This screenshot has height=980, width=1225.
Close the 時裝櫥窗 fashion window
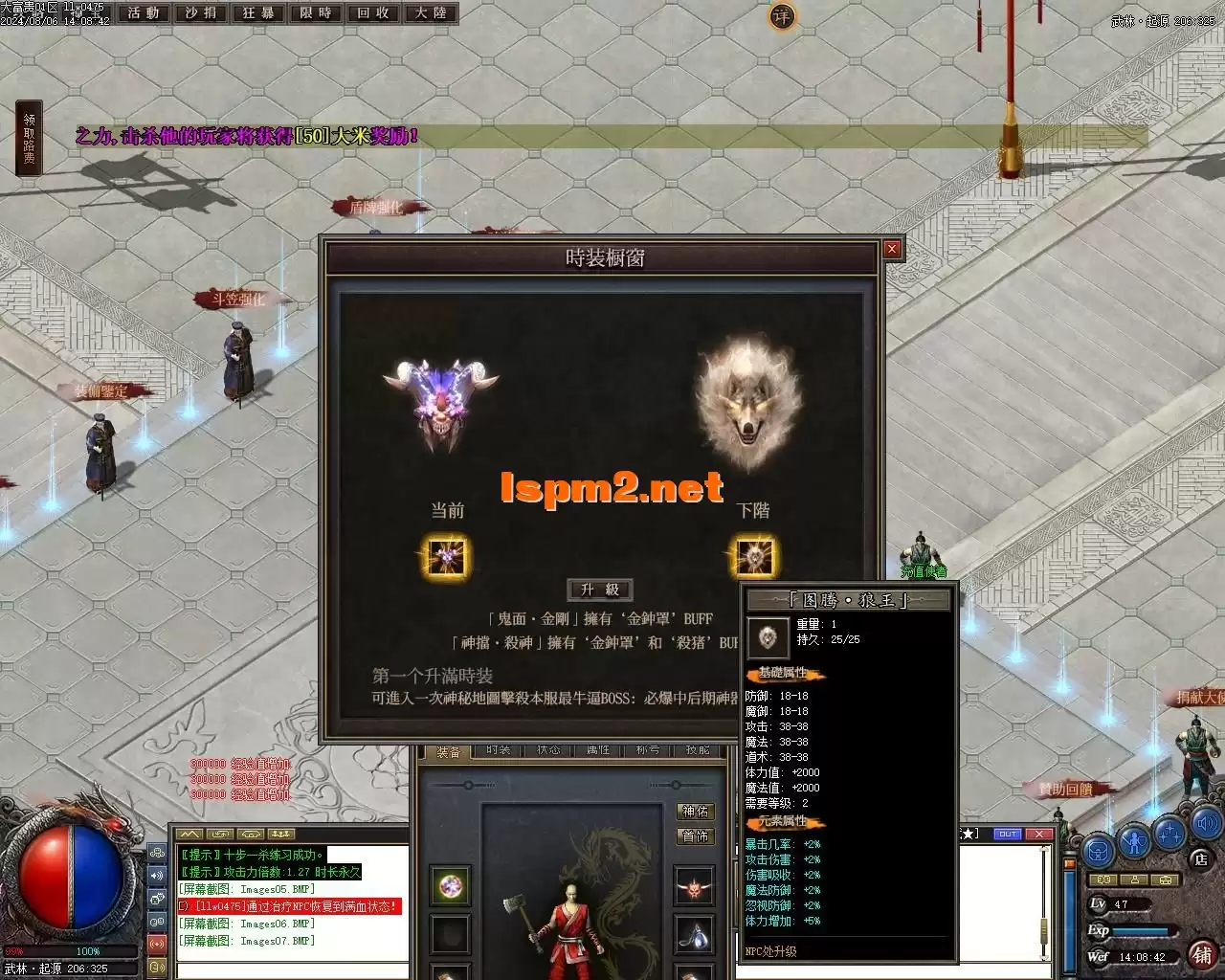click(892, 249)
